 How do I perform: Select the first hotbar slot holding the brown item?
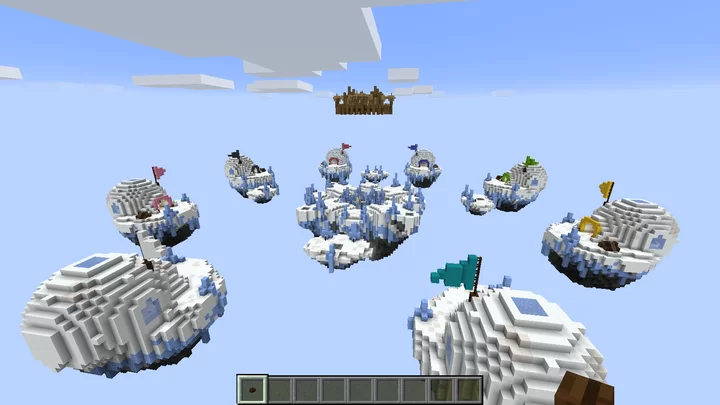pos(253,390)
